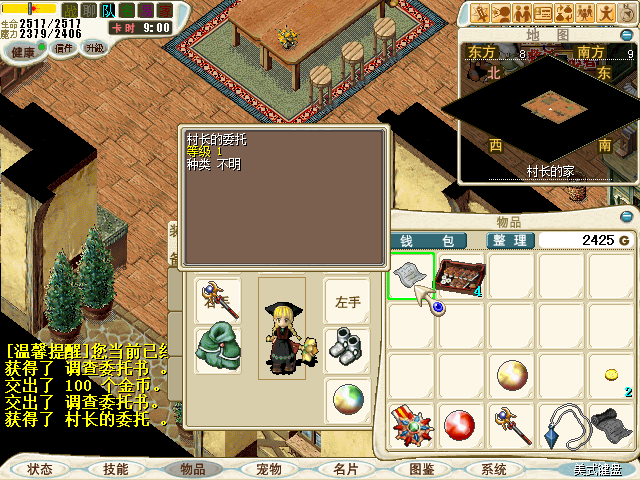Click the 整理 sort button

click(510, 240)
